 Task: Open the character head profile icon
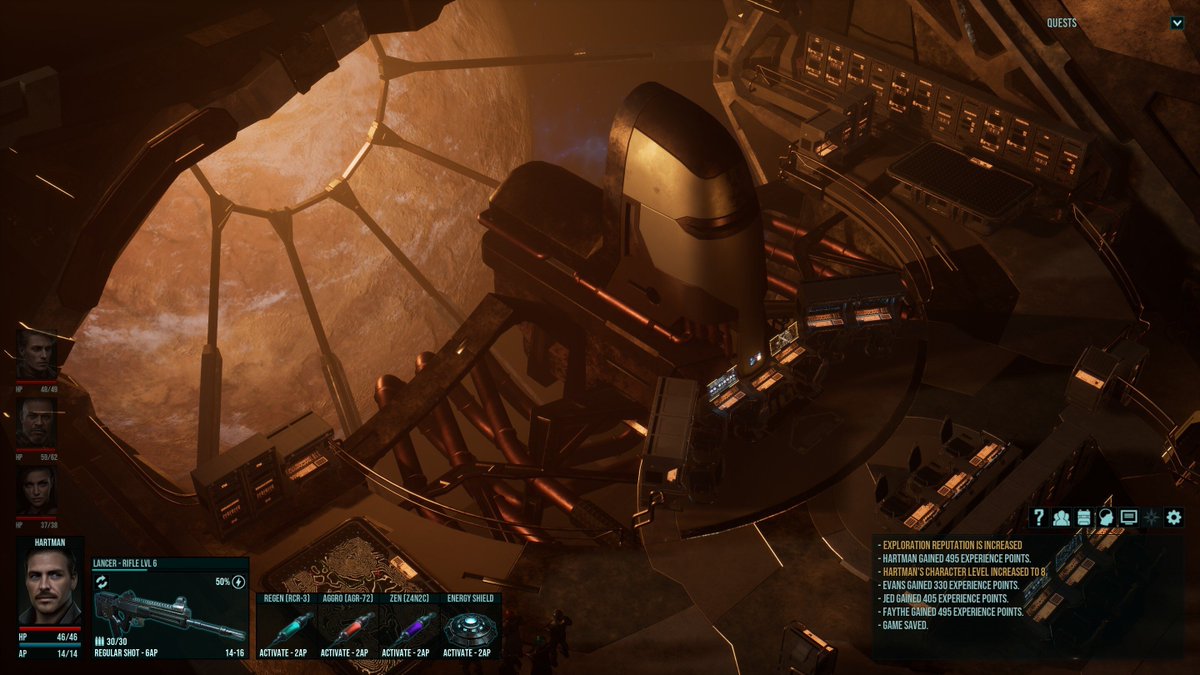(x=1106, y=517)
